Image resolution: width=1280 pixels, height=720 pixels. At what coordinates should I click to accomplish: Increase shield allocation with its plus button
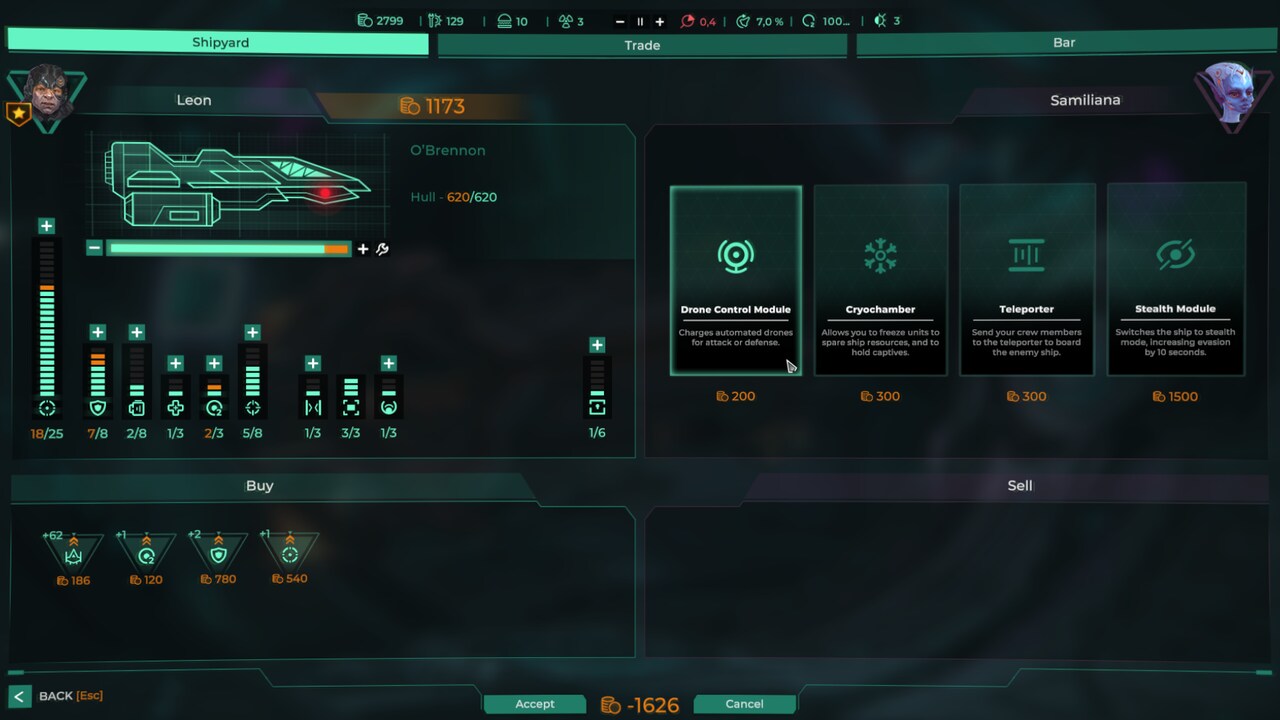97,331
